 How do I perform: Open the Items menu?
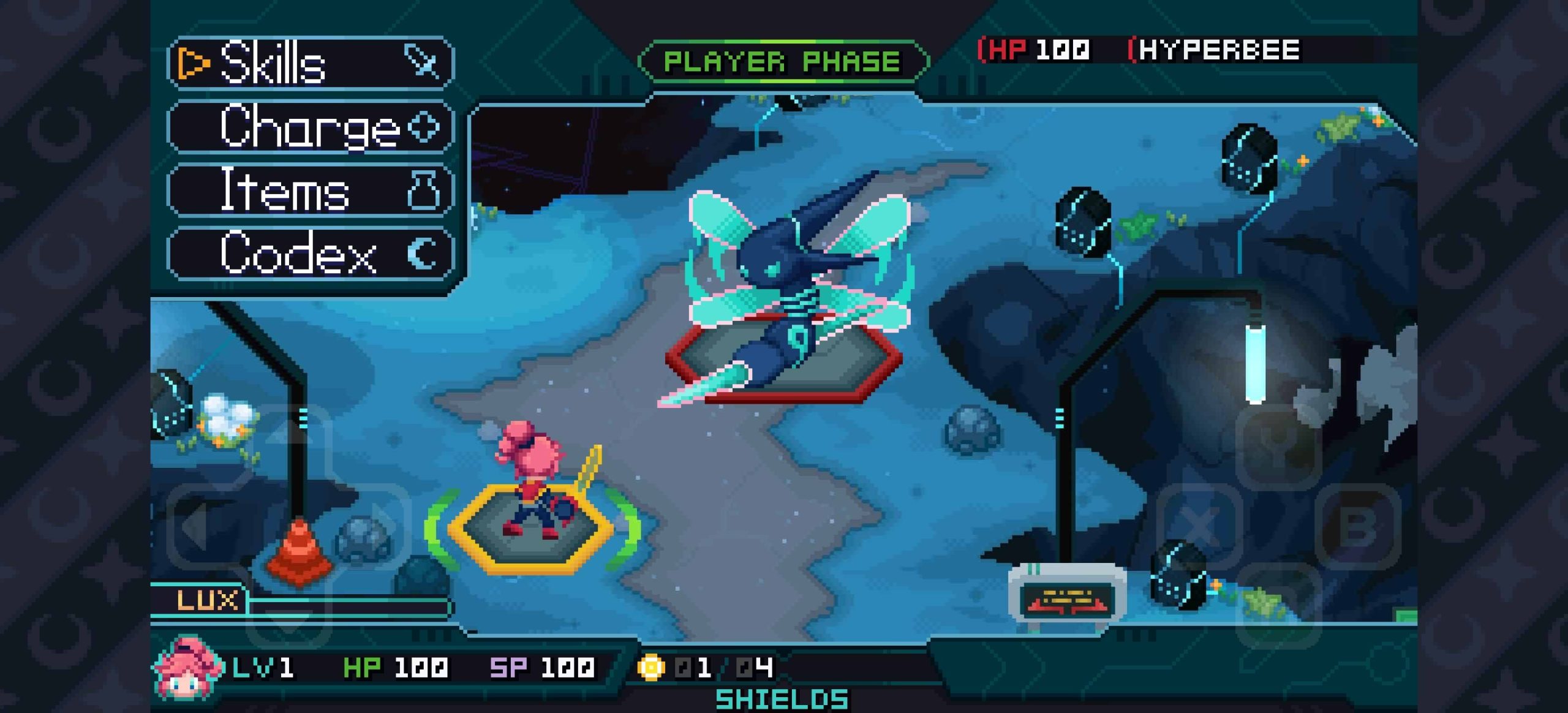point(310,191)
